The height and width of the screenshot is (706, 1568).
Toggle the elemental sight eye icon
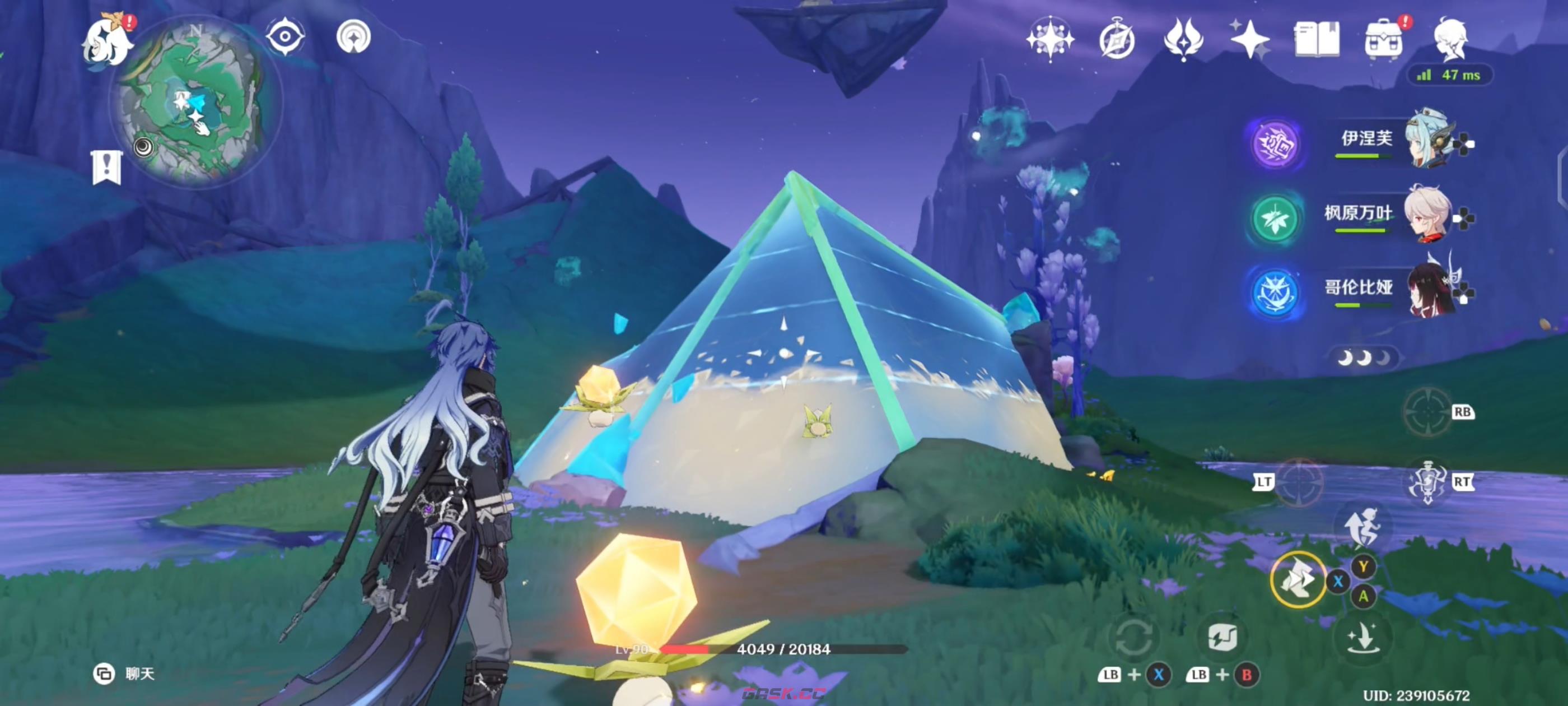(x=285, y=37)
